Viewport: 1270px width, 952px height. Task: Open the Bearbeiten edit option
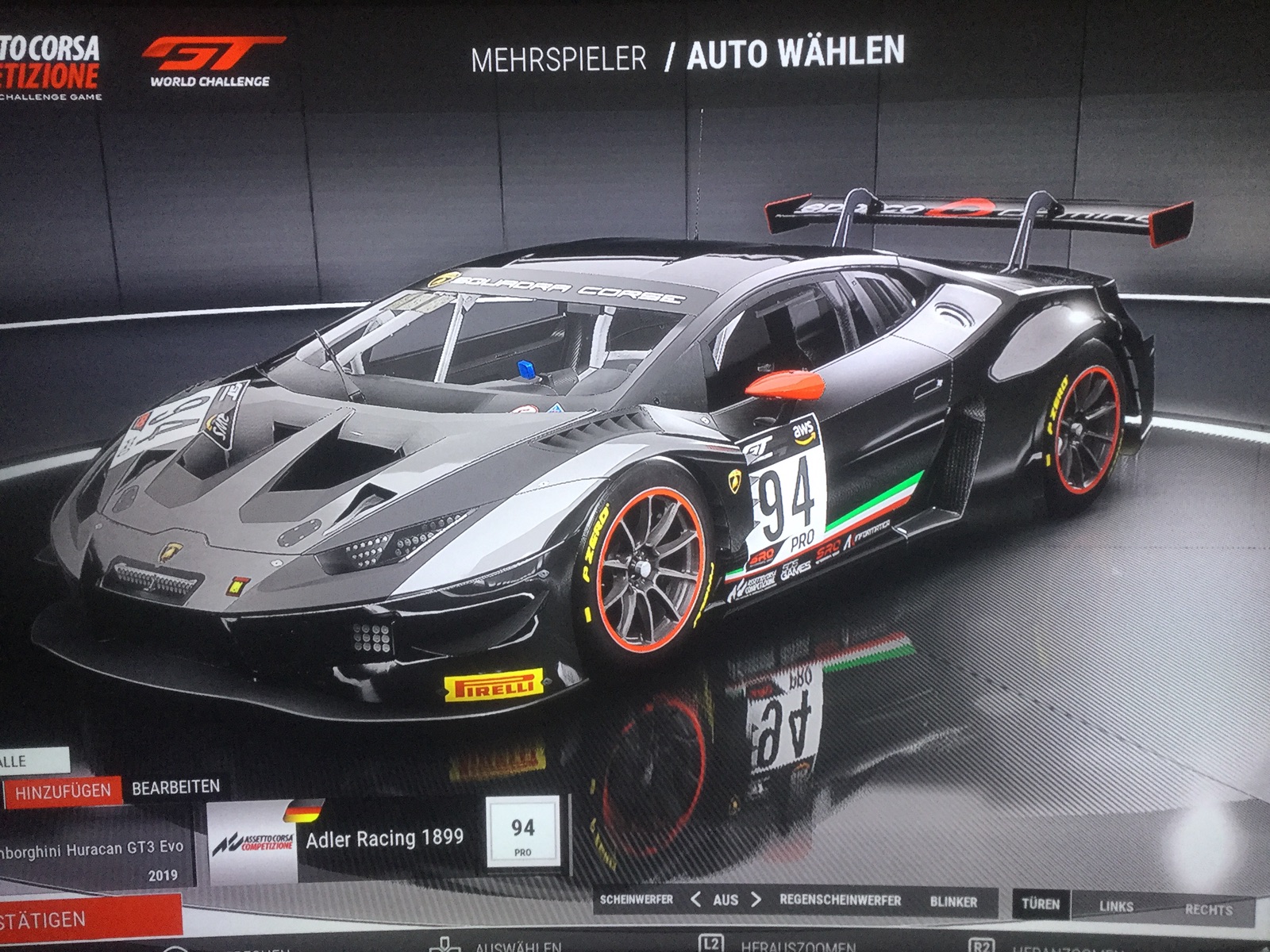pos(175,788)
